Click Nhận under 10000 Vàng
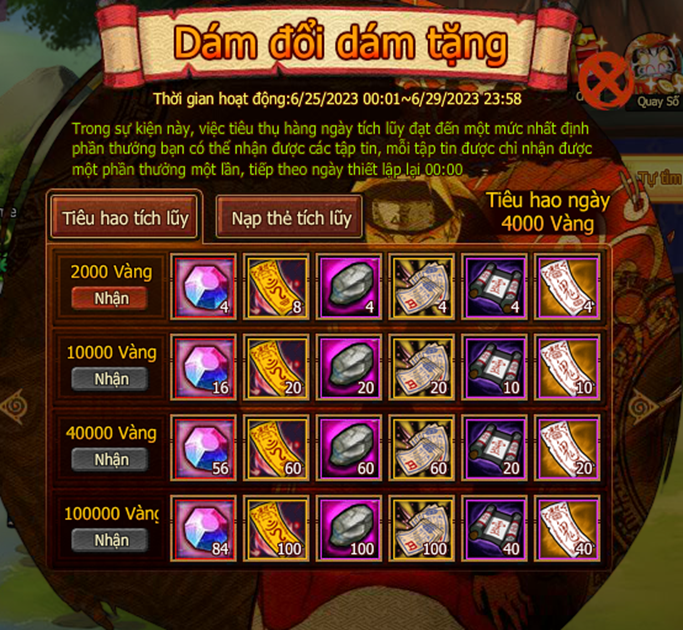683x630 pixels. point(111,379)
